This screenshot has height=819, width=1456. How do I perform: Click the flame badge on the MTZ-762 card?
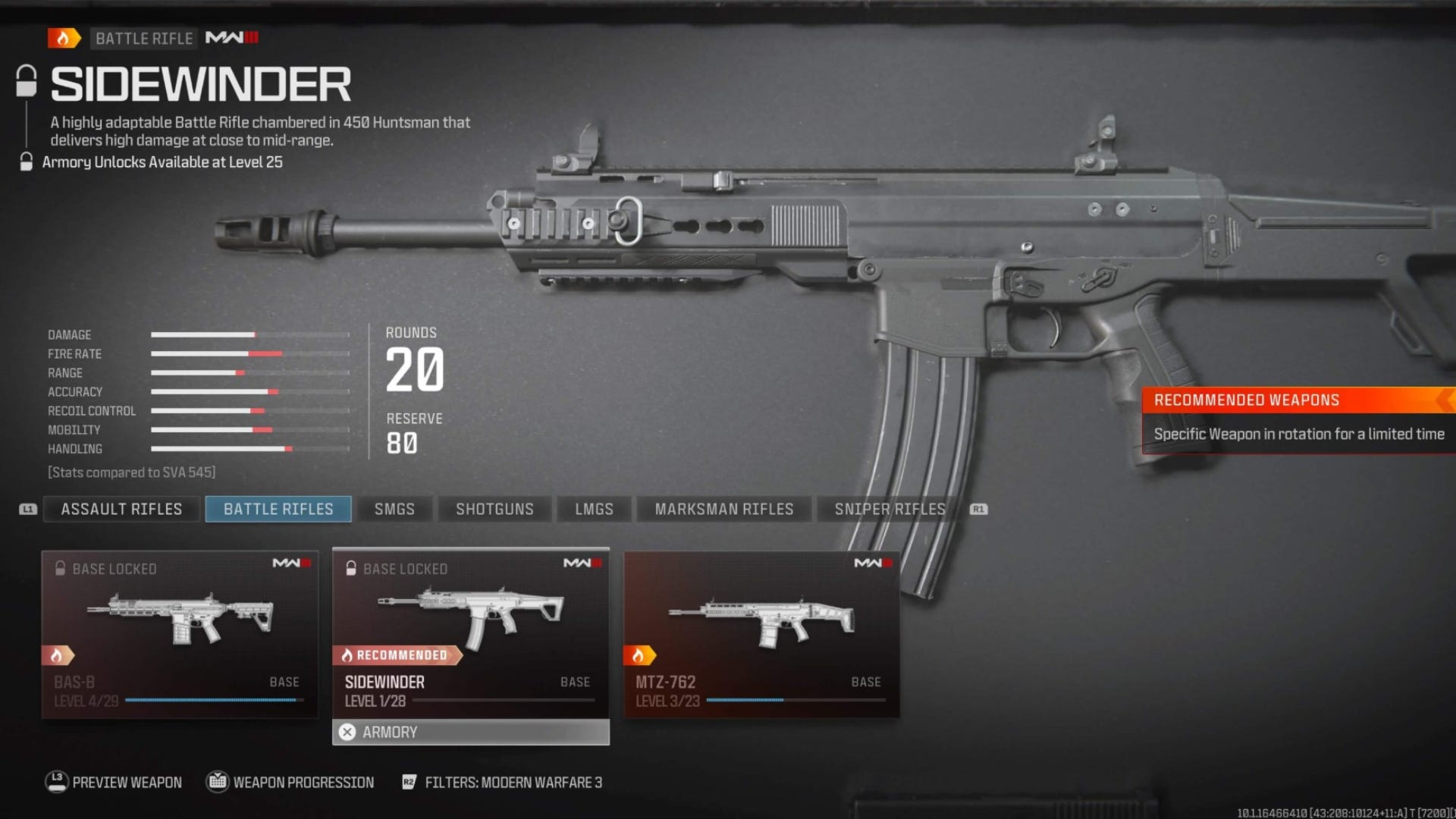click(641, 654)
